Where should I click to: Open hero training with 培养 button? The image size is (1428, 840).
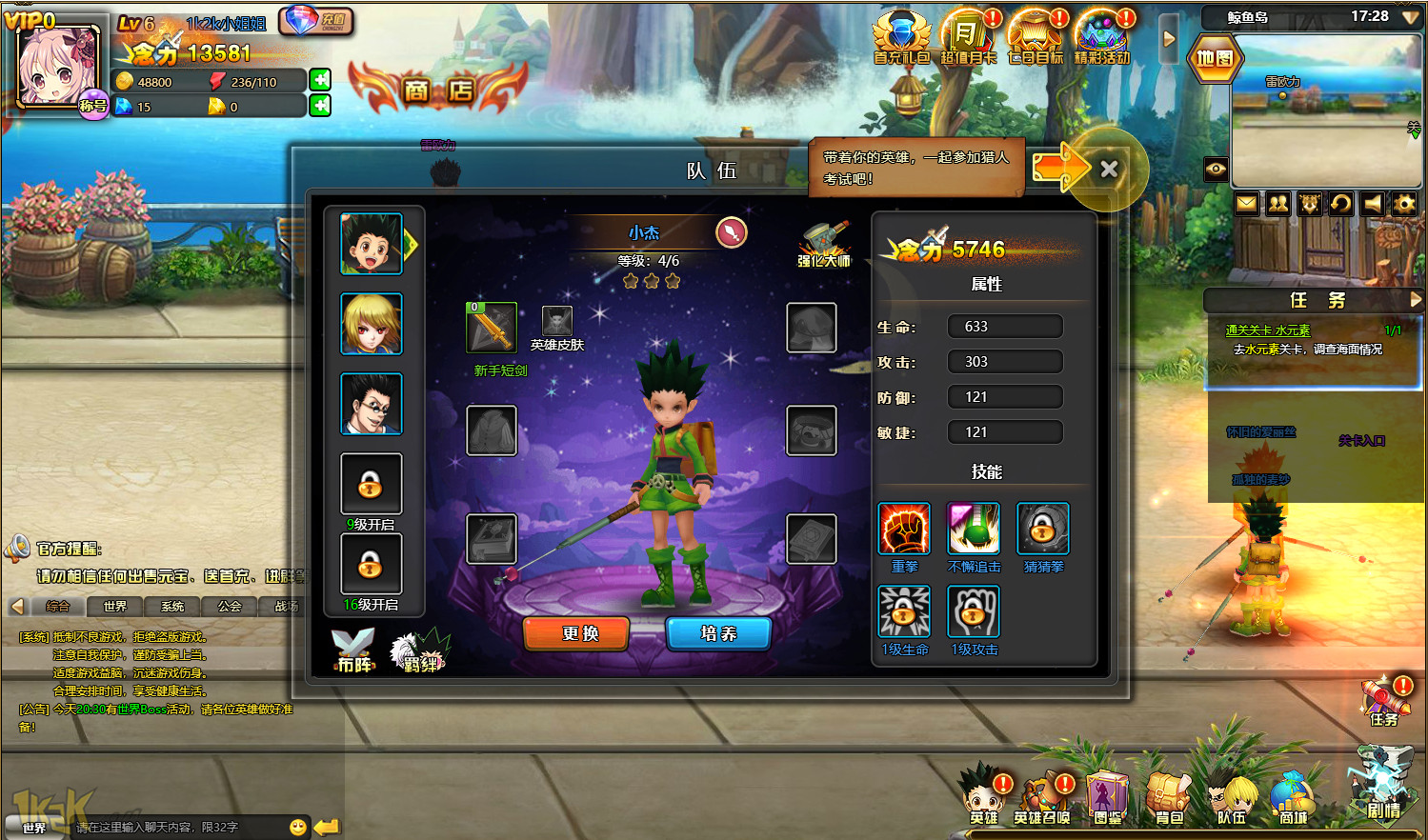pyautogui.click(x=718, y=633)
